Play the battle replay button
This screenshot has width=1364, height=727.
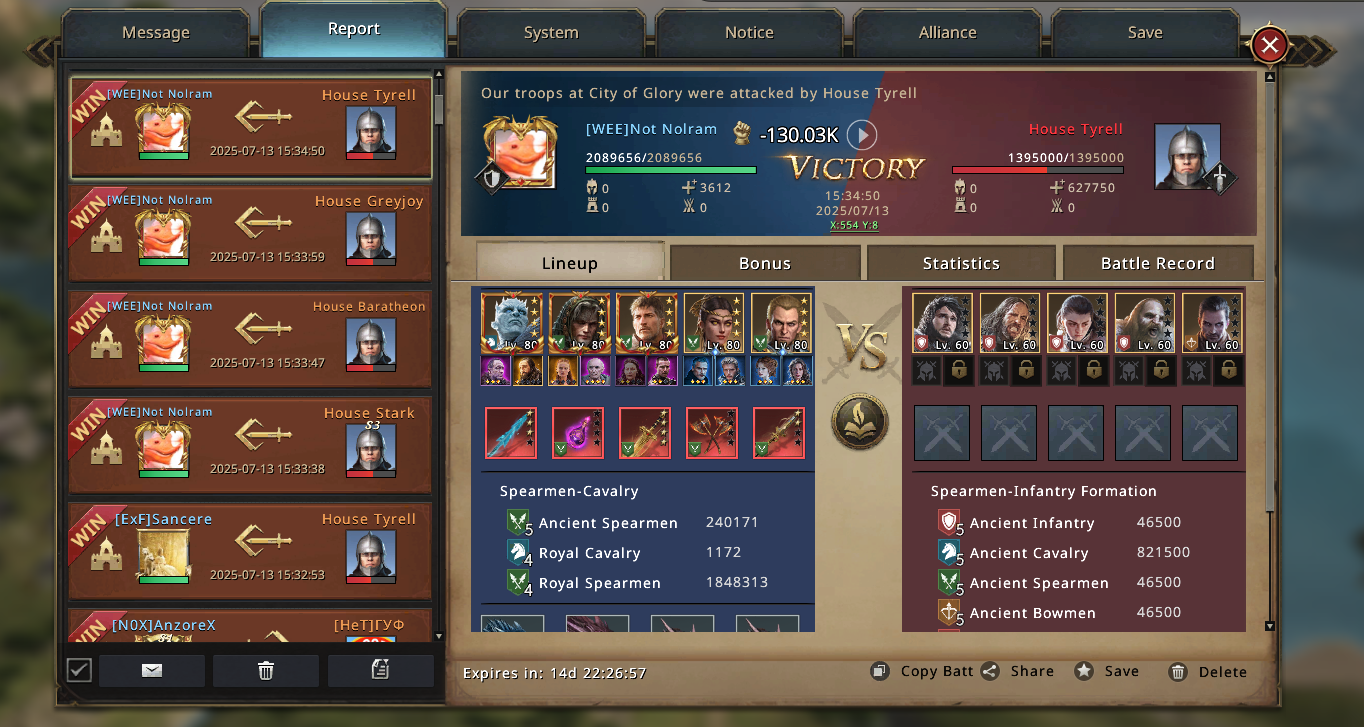click(862, 135)
